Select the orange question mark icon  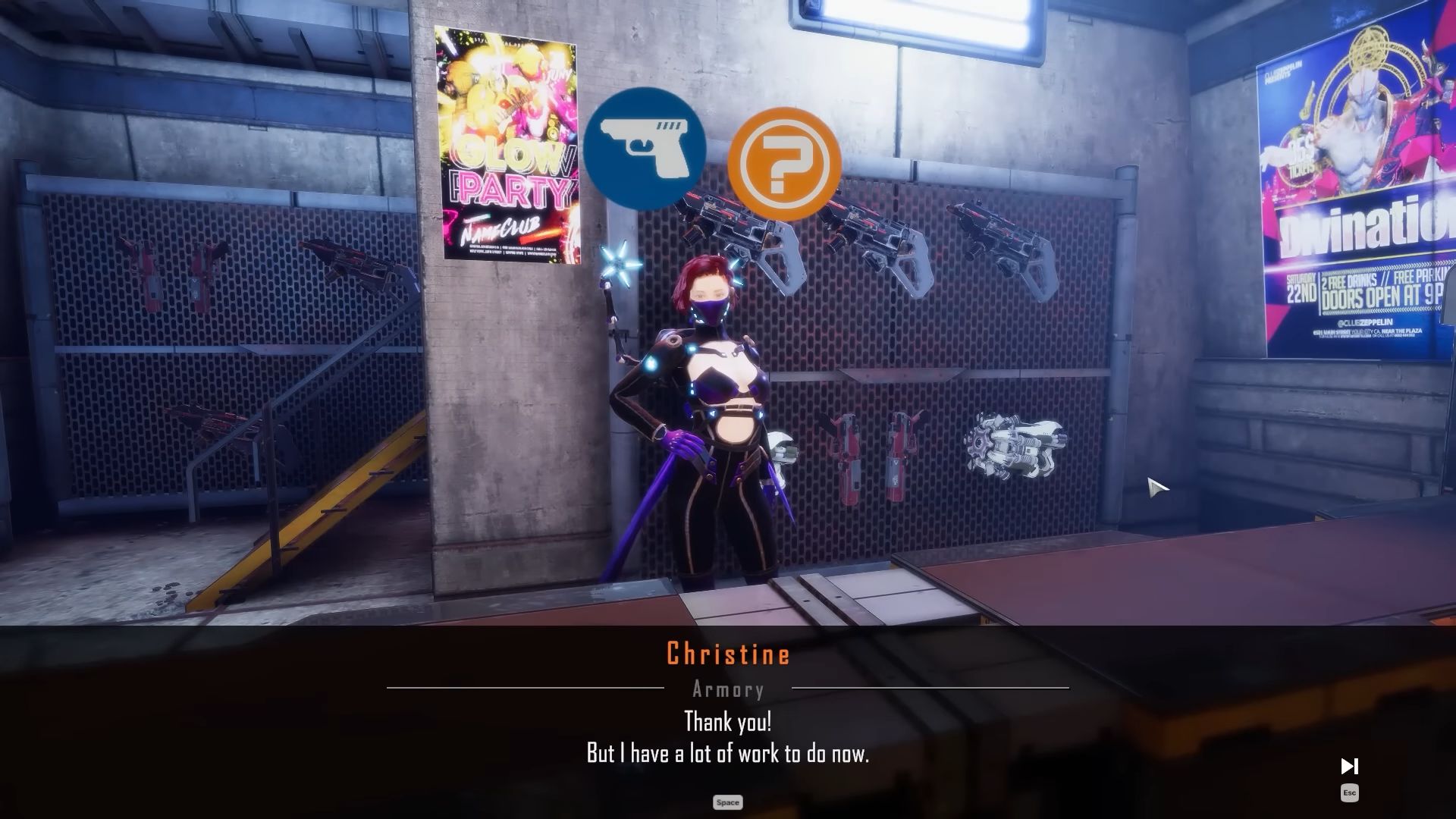pos(784,164)
